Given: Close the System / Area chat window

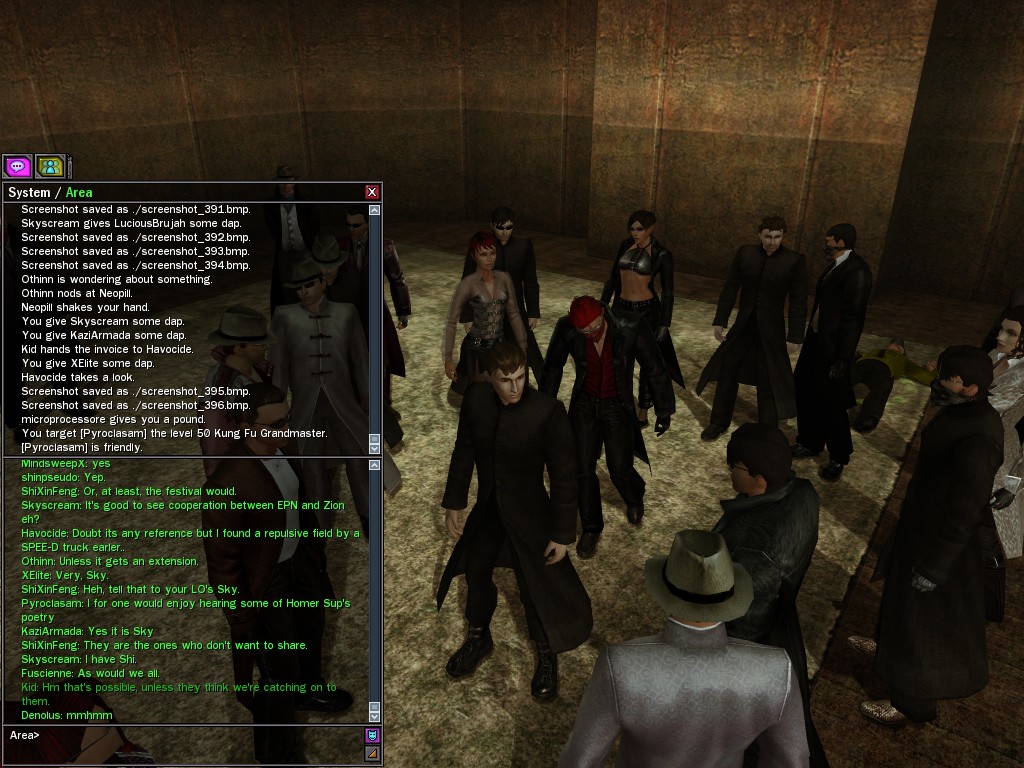Looking at the screenshot, I should 372,192.
